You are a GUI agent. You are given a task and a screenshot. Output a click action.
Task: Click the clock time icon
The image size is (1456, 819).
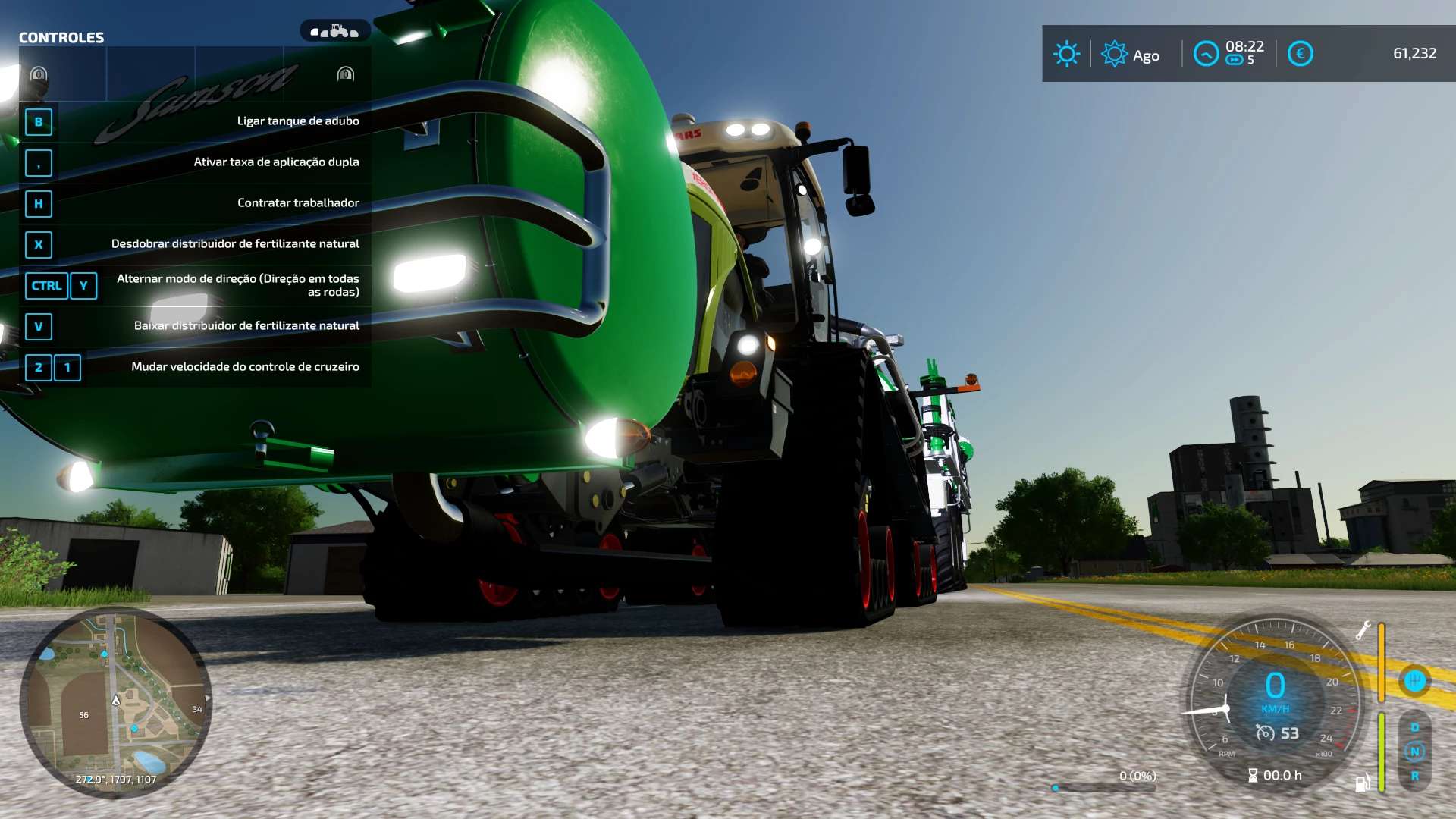[1205, 54]
